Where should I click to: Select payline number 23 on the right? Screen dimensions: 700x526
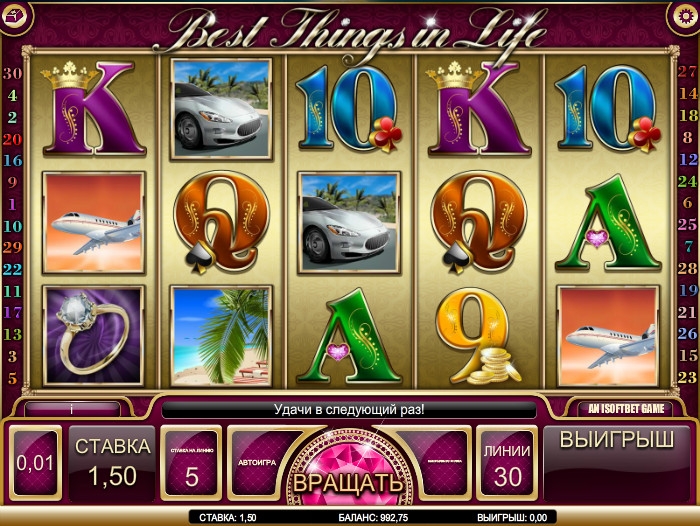pos(687,377)
